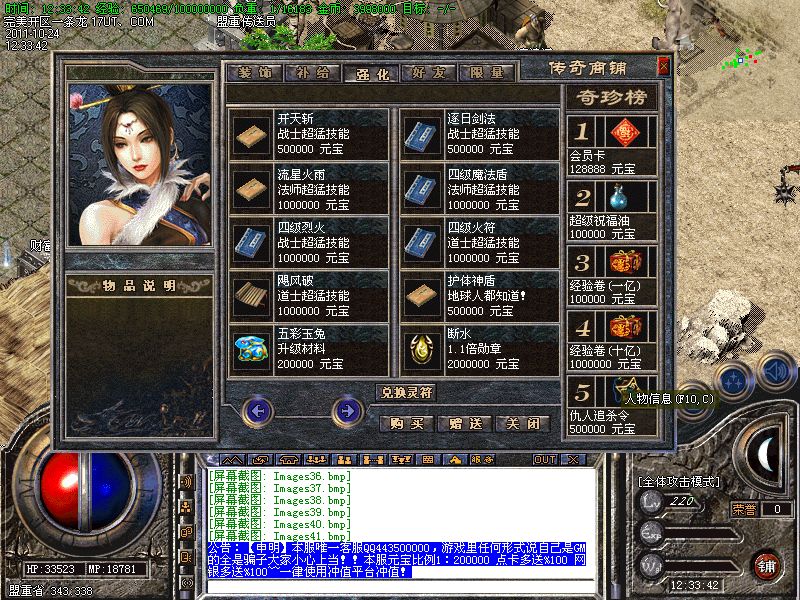Open the round 铺 shop button

(x=764, y=565)
